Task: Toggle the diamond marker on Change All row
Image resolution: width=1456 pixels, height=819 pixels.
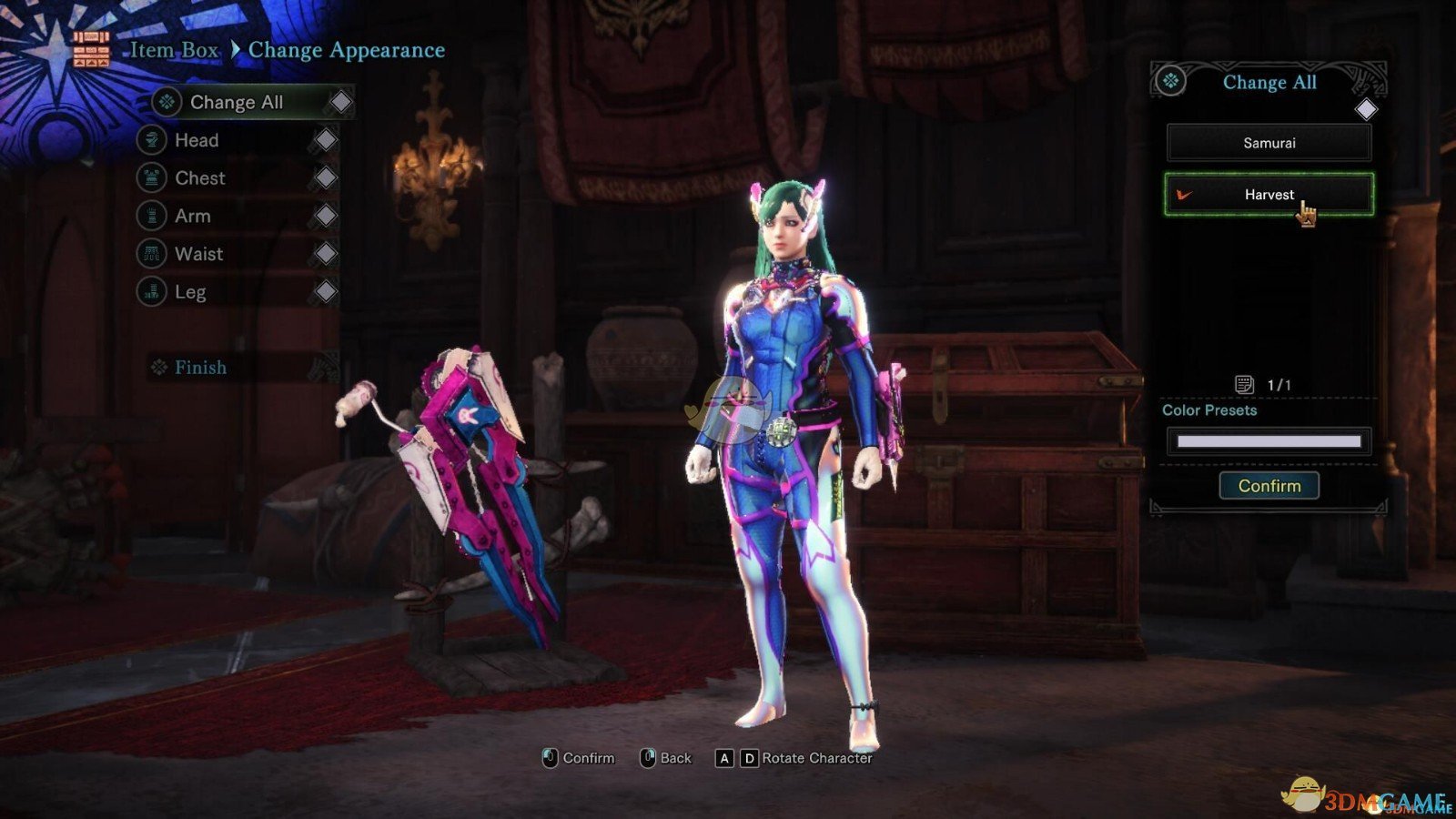Action: coord(338,102)
